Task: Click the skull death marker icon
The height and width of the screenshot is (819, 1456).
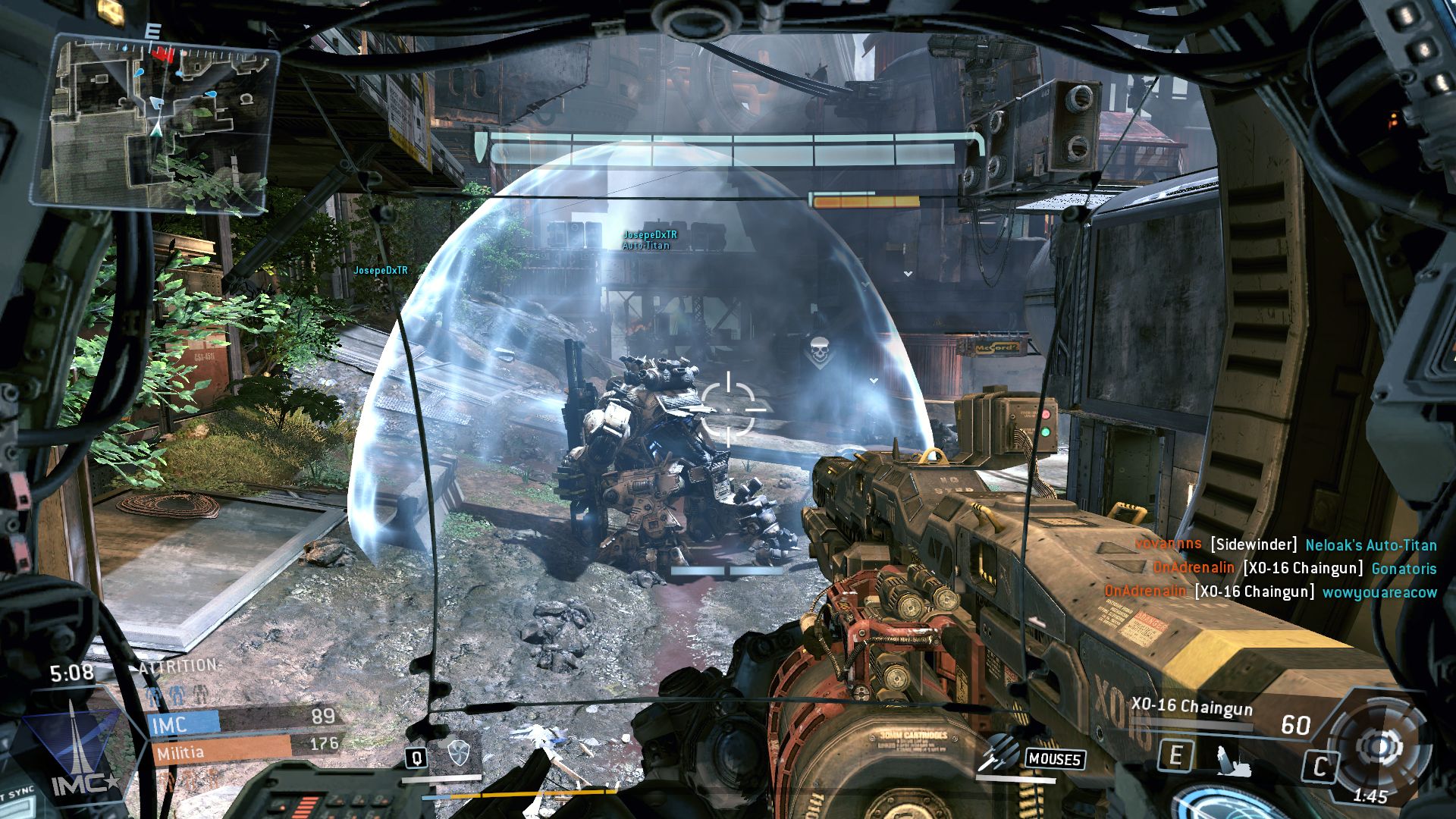Action: 817,353
